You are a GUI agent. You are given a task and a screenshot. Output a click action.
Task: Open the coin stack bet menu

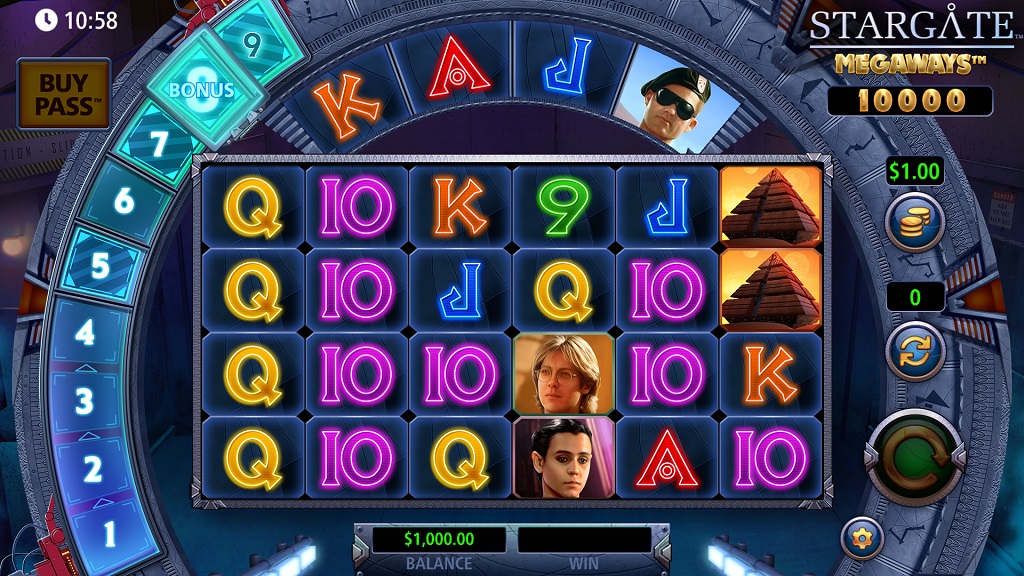coord(915,222)
